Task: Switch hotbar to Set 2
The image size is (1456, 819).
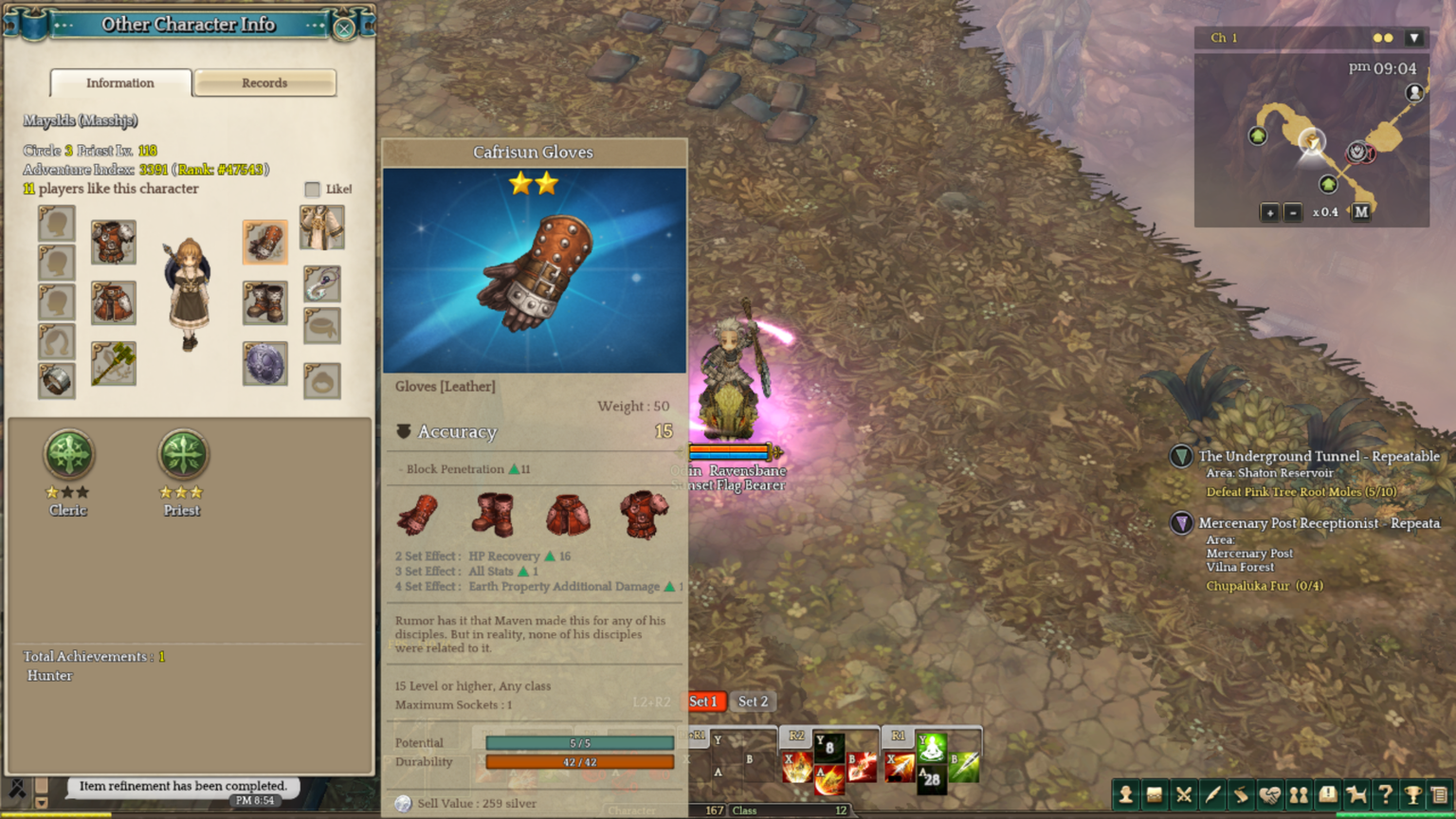Action: (753, 701)
